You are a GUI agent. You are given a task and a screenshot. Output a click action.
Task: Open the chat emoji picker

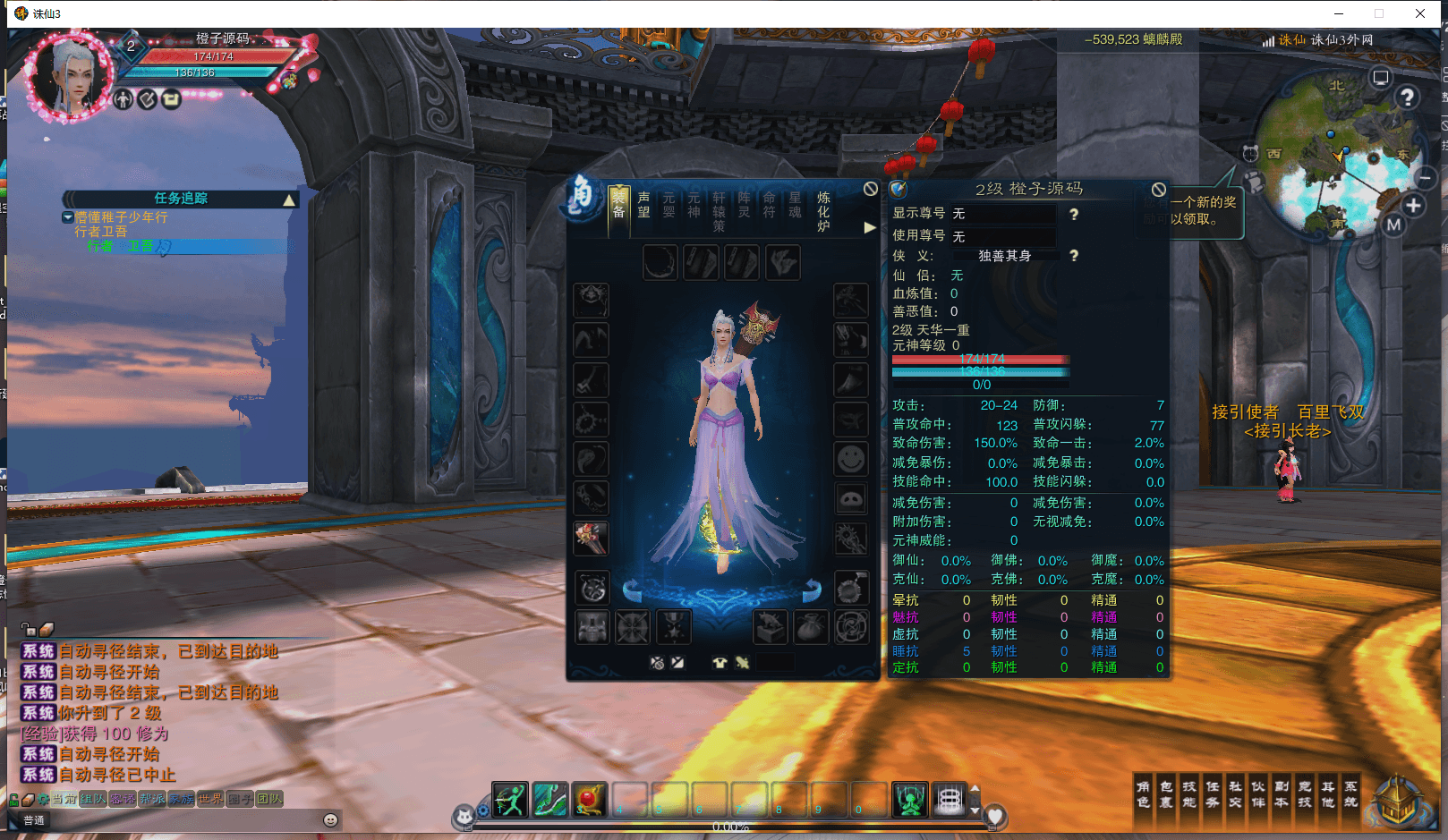tap(330, 819)
